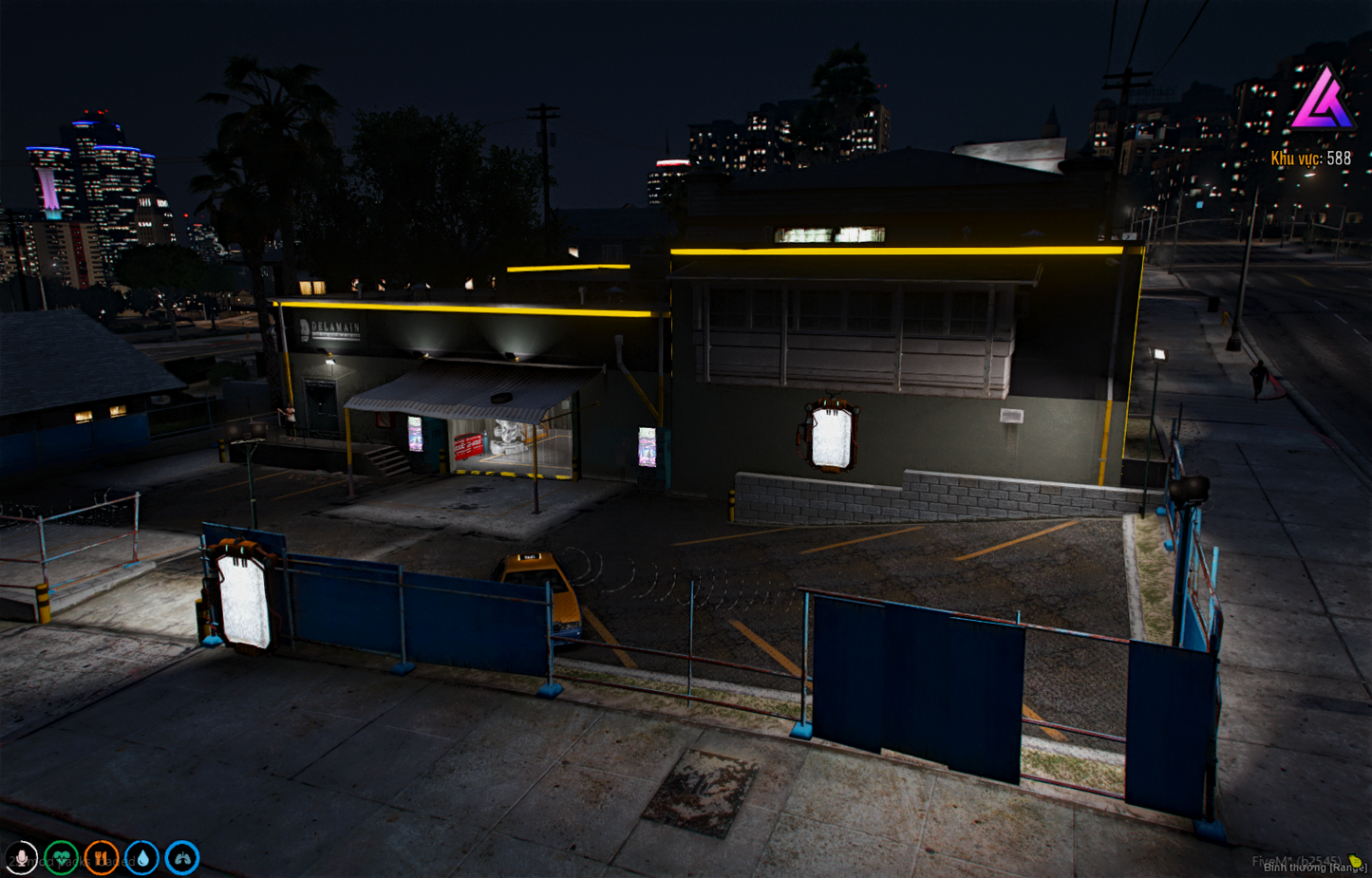The width and height of the screenshot is (1372, 878).
Task: Click the green health heart icon
Action: [60, 857]
